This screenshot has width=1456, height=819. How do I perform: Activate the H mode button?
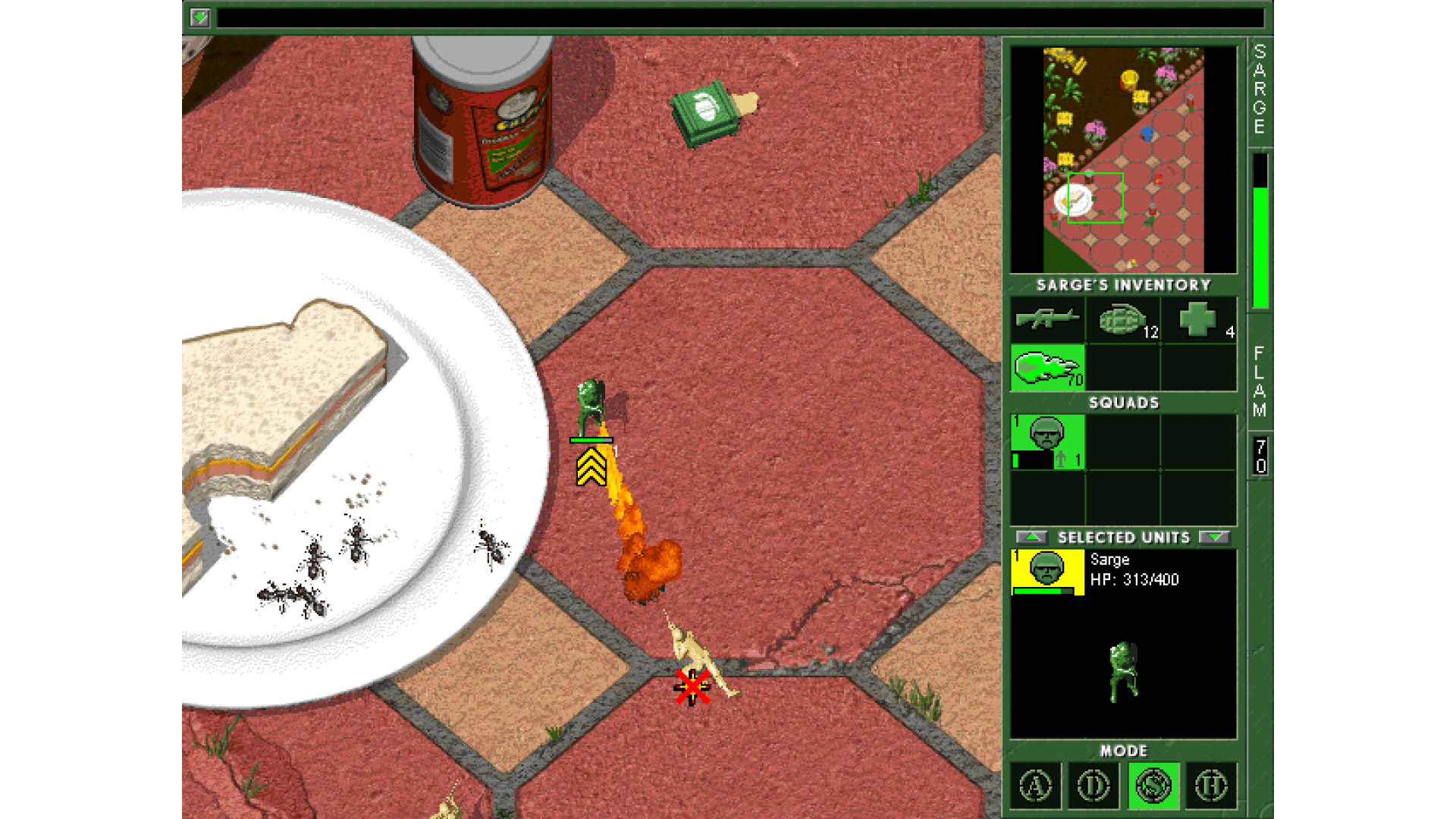click(x=1211, y=786)
